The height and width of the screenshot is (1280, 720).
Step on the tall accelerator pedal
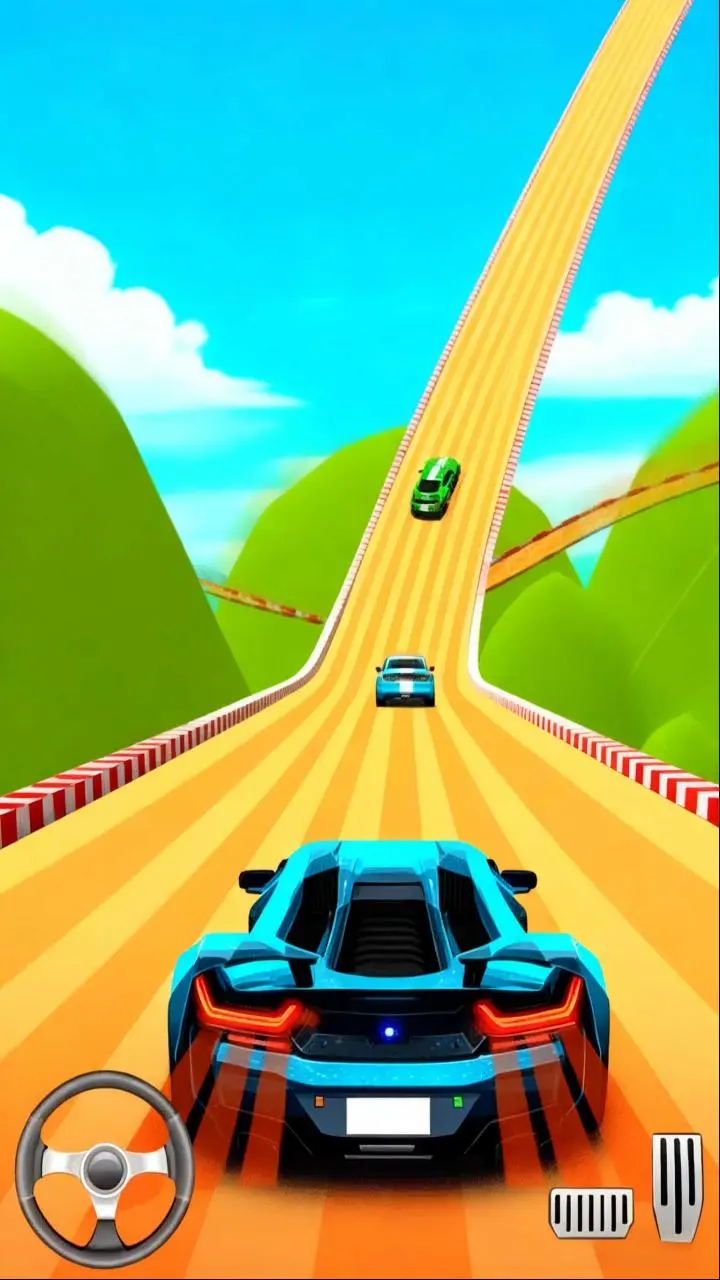(677, 1187)
